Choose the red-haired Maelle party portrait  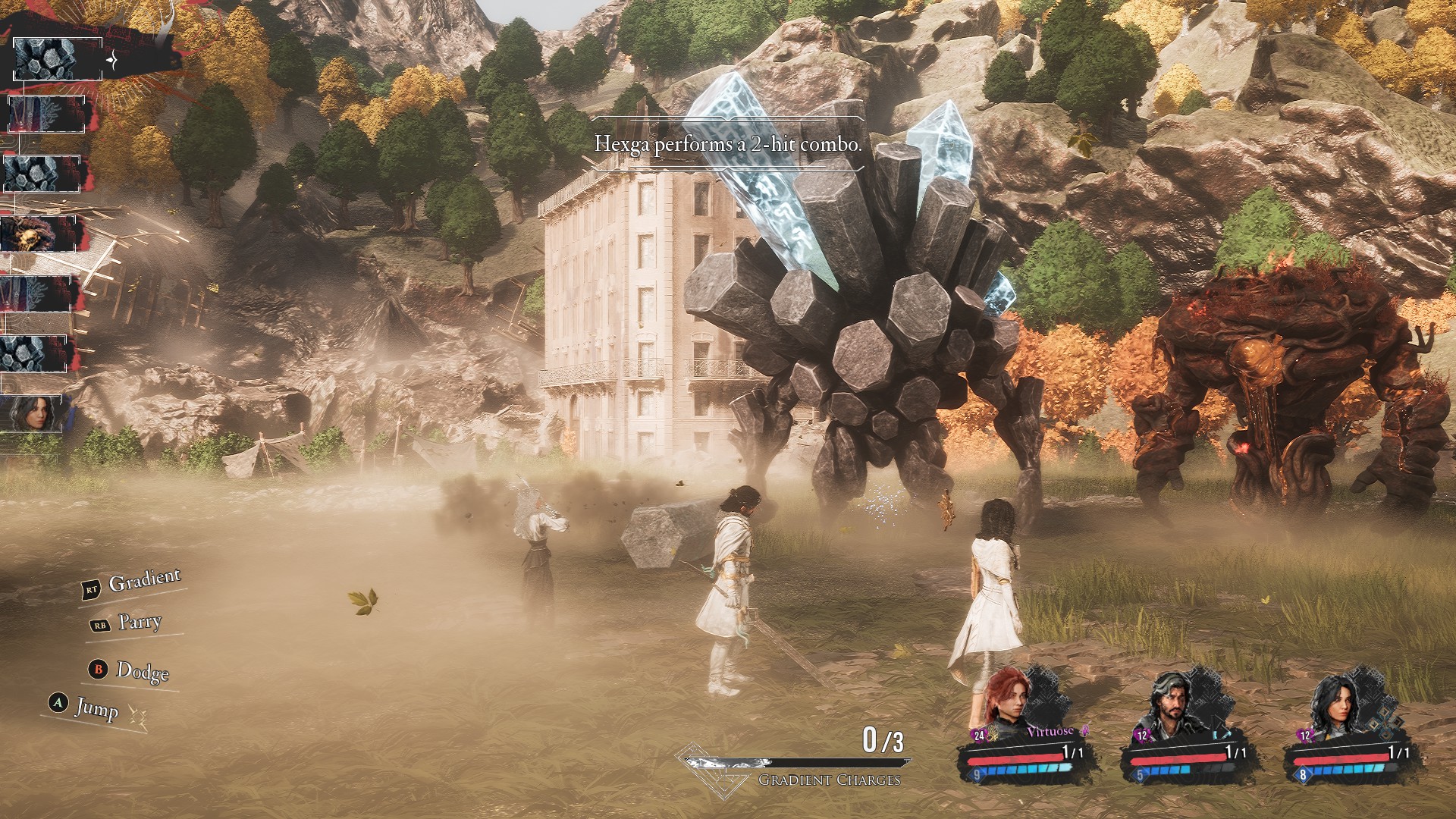click(1006, 703)
